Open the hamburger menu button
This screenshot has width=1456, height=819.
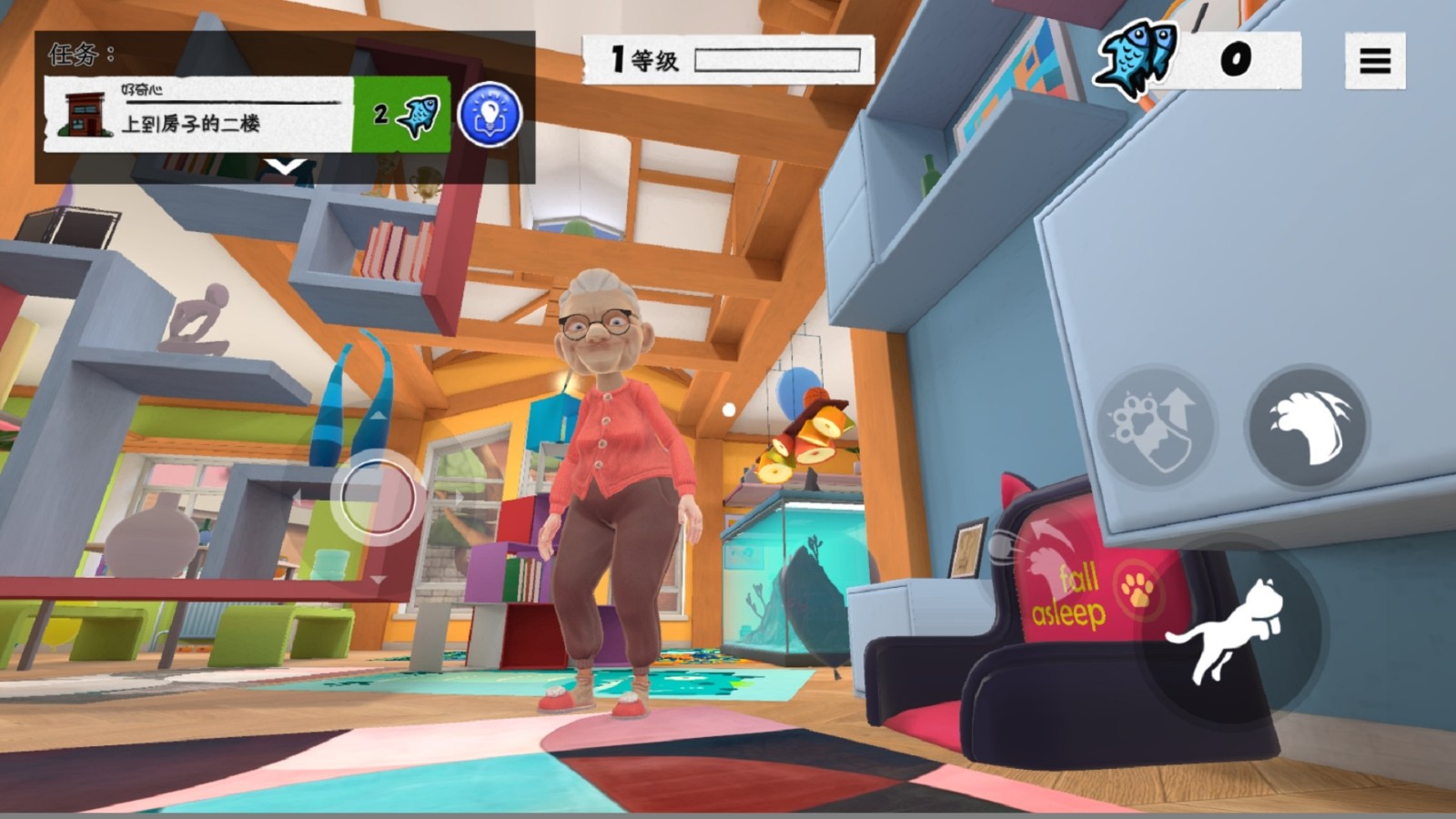(1375, 61)
